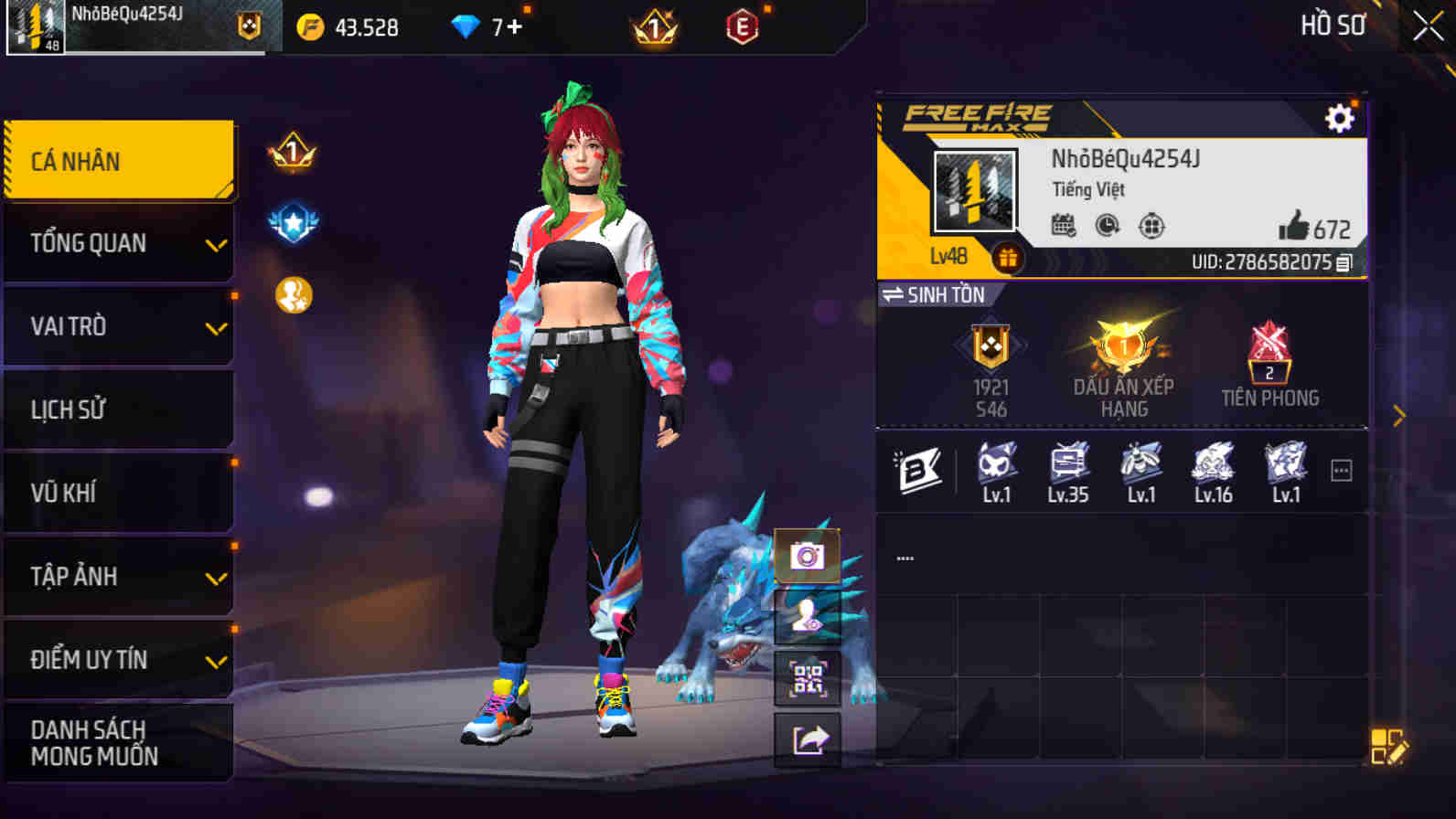Open the camera screenshot icon beside the character

coord(806,554)
